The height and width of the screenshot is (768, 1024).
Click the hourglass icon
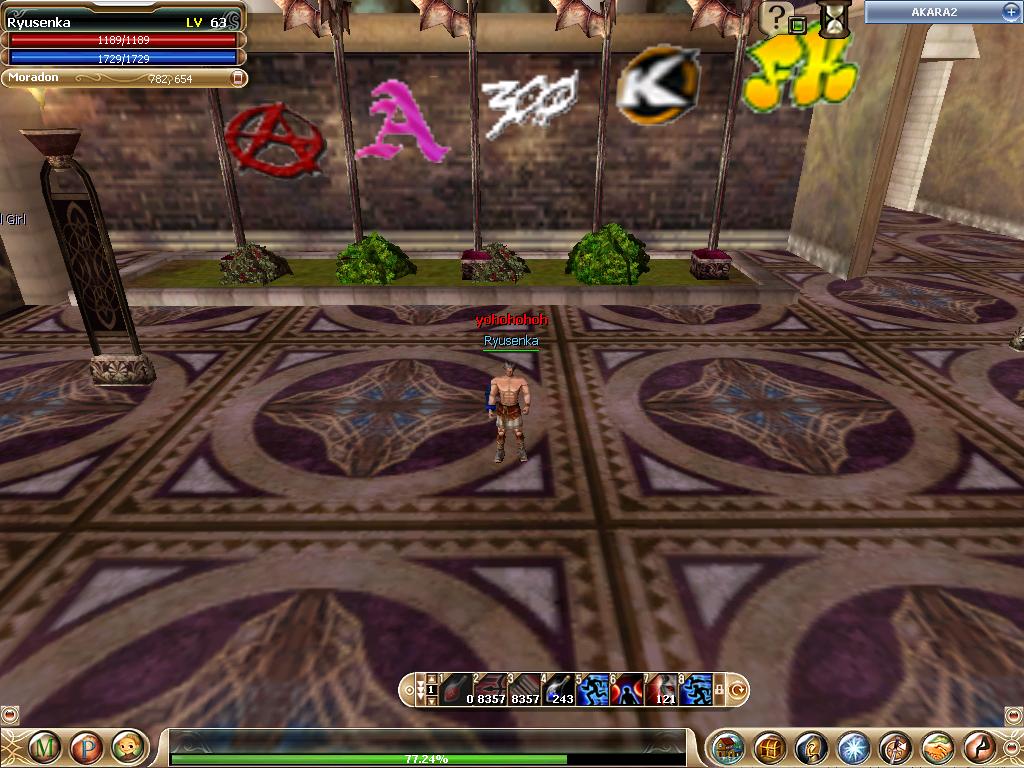(x=831, y=17)
